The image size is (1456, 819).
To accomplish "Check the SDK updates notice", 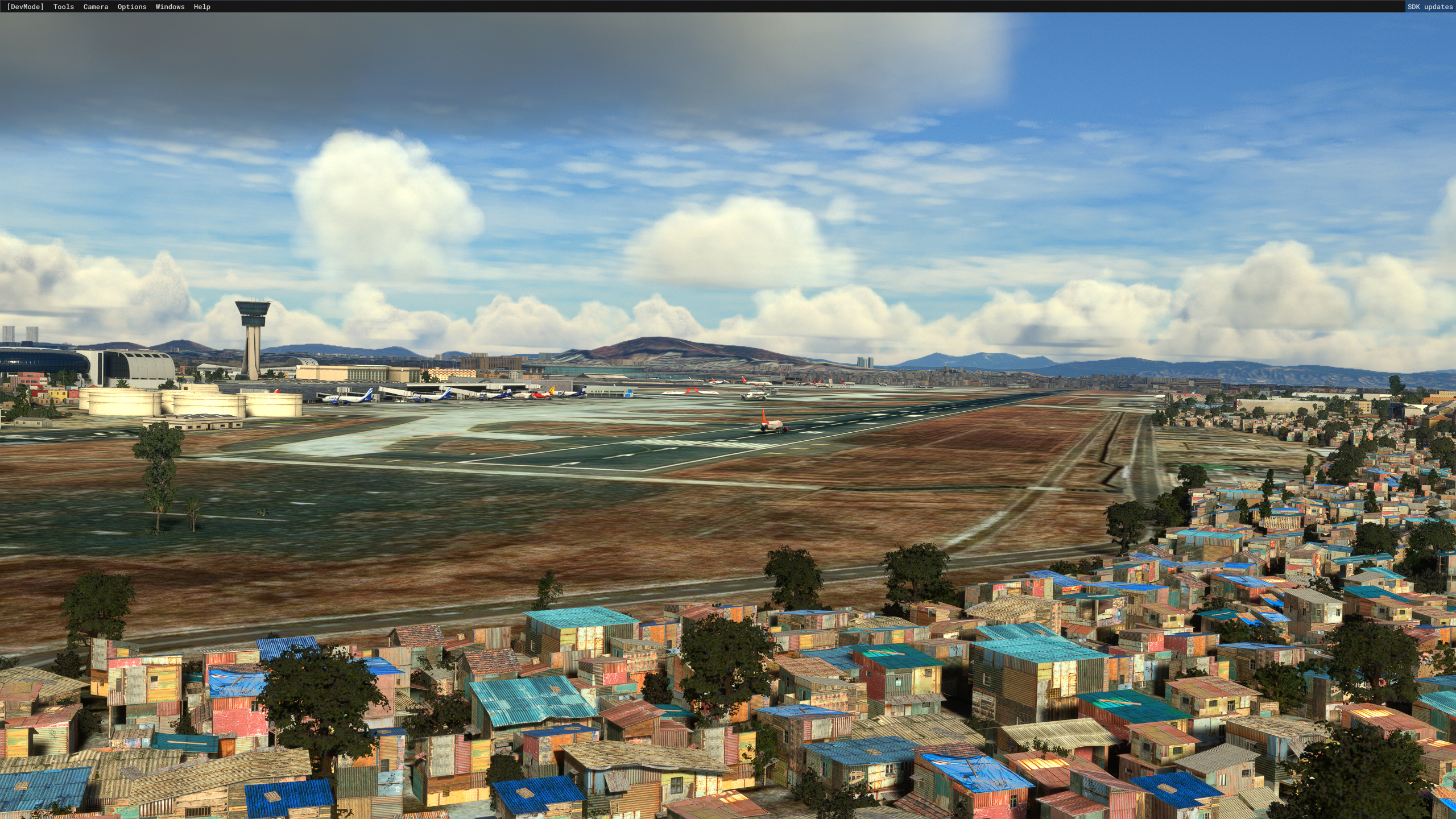I will (1430, 7).
